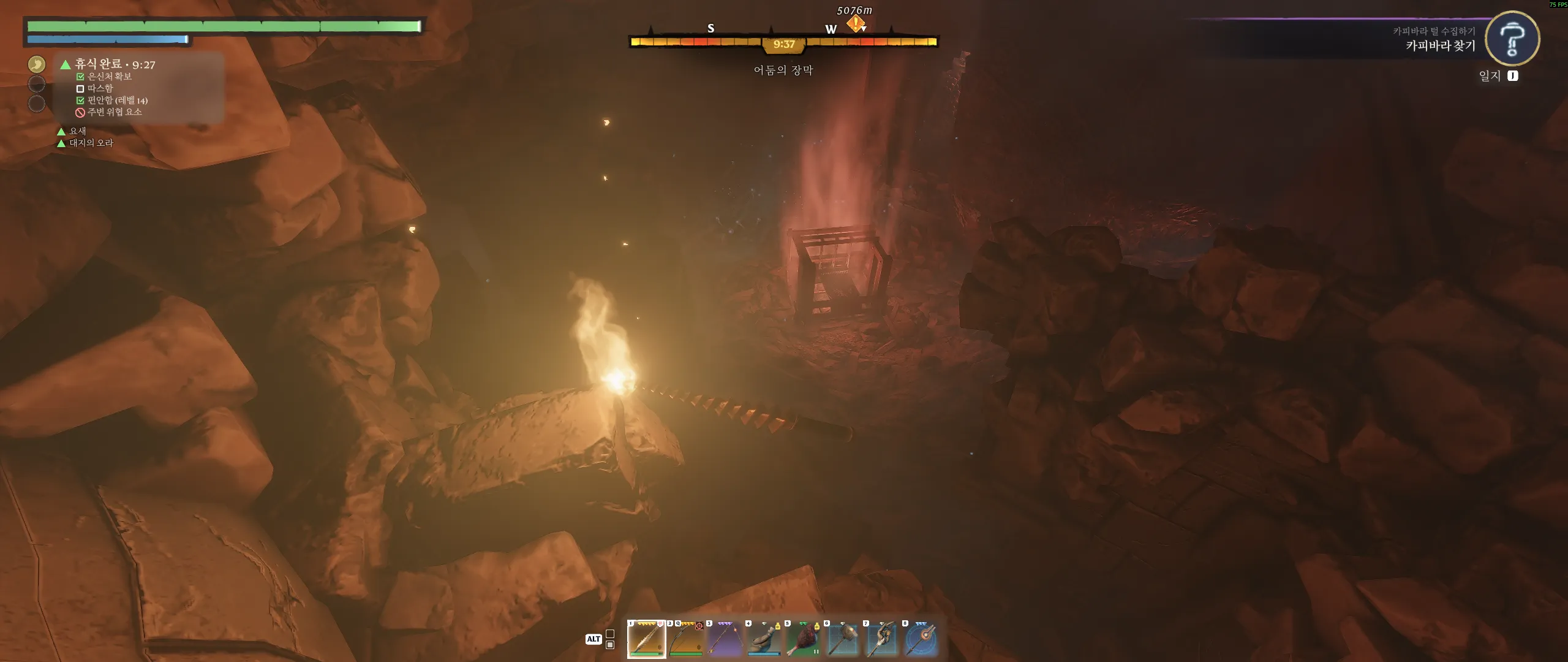Equip the bow from the hotbar
The image size is (1568, 662).
(685, 639)
